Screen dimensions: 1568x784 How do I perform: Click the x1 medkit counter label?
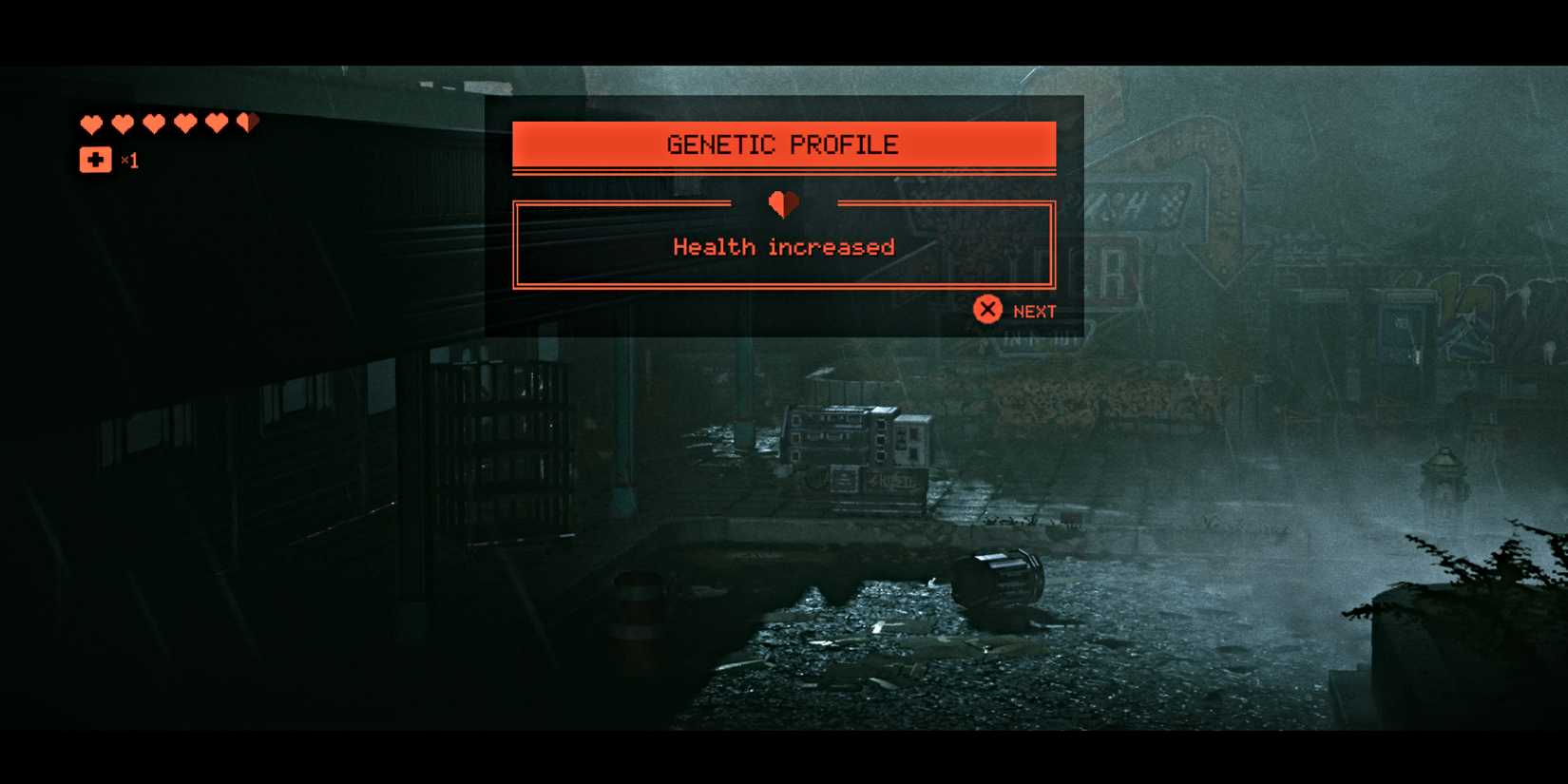click(x=131, y=162)
